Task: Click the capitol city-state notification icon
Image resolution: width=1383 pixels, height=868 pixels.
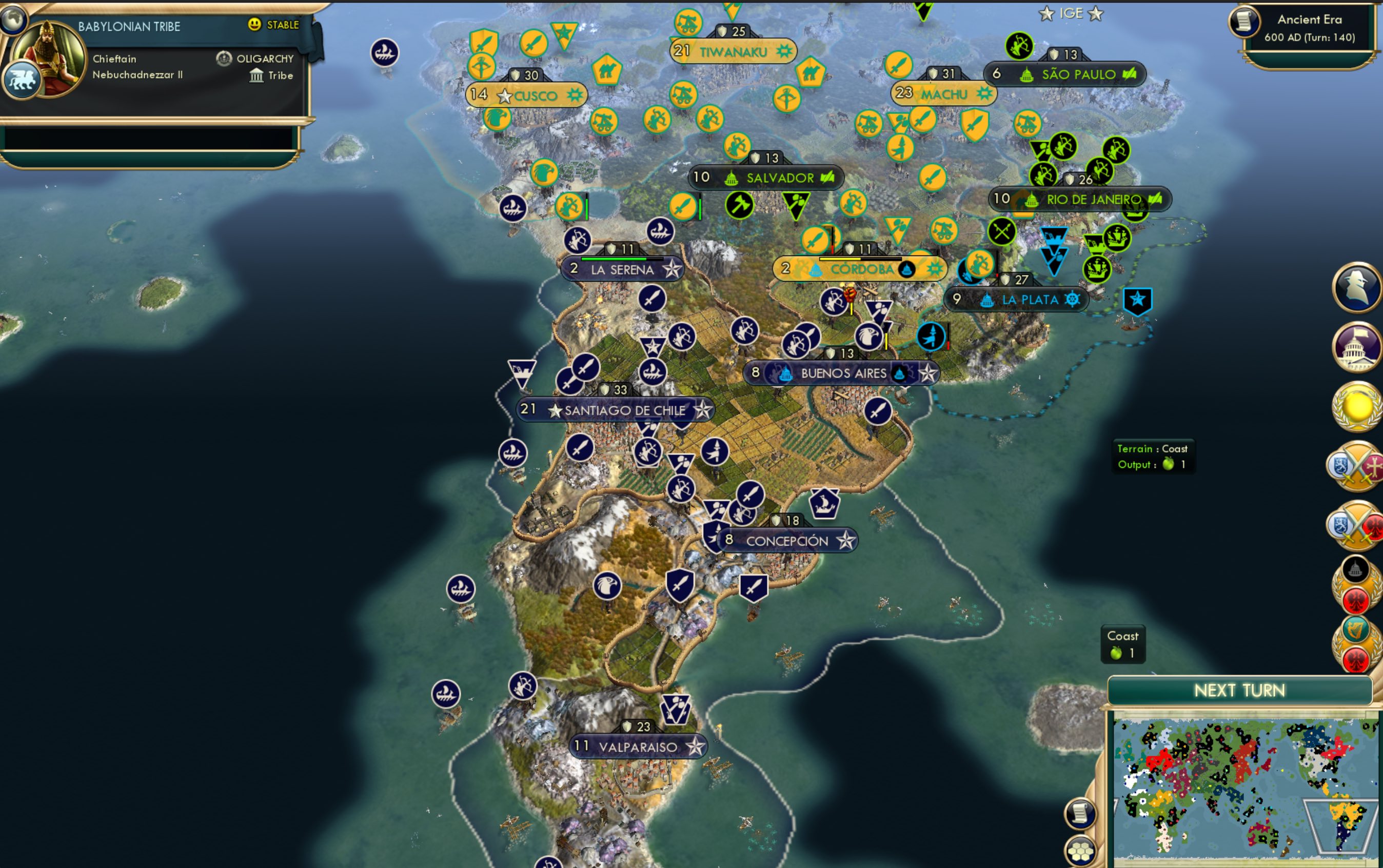Action: pos(1357,349)
